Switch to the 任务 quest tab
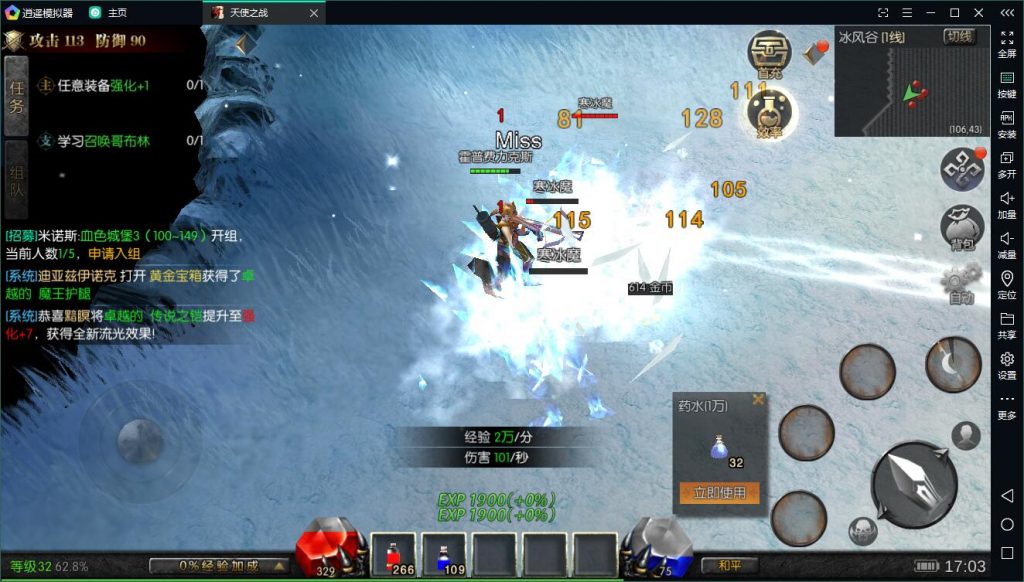This screenshot has width=1024, height=582. pos(16,97)
